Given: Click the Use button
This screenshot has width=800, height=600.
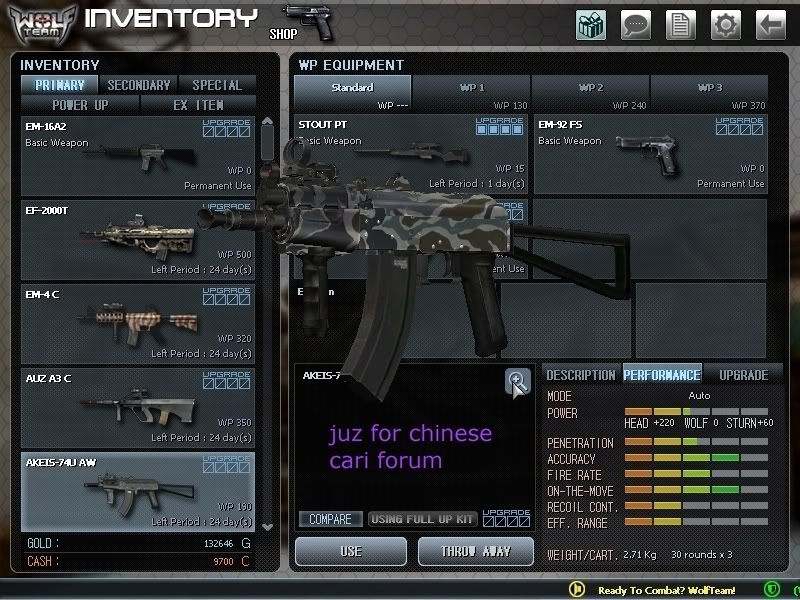Looking at the screenshot, I should coord(351,551).
